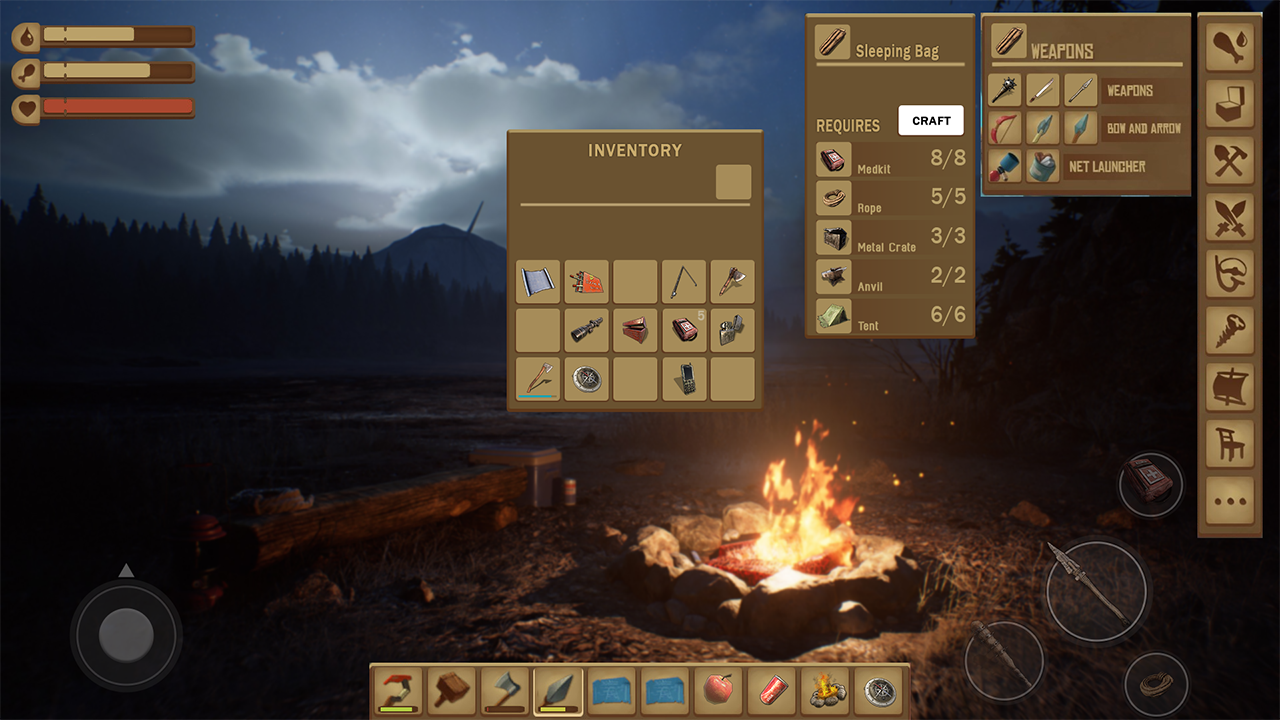1280x720 pixels.
Task: Open the storage chest category in sidebar
Action: click(1229, 104)
